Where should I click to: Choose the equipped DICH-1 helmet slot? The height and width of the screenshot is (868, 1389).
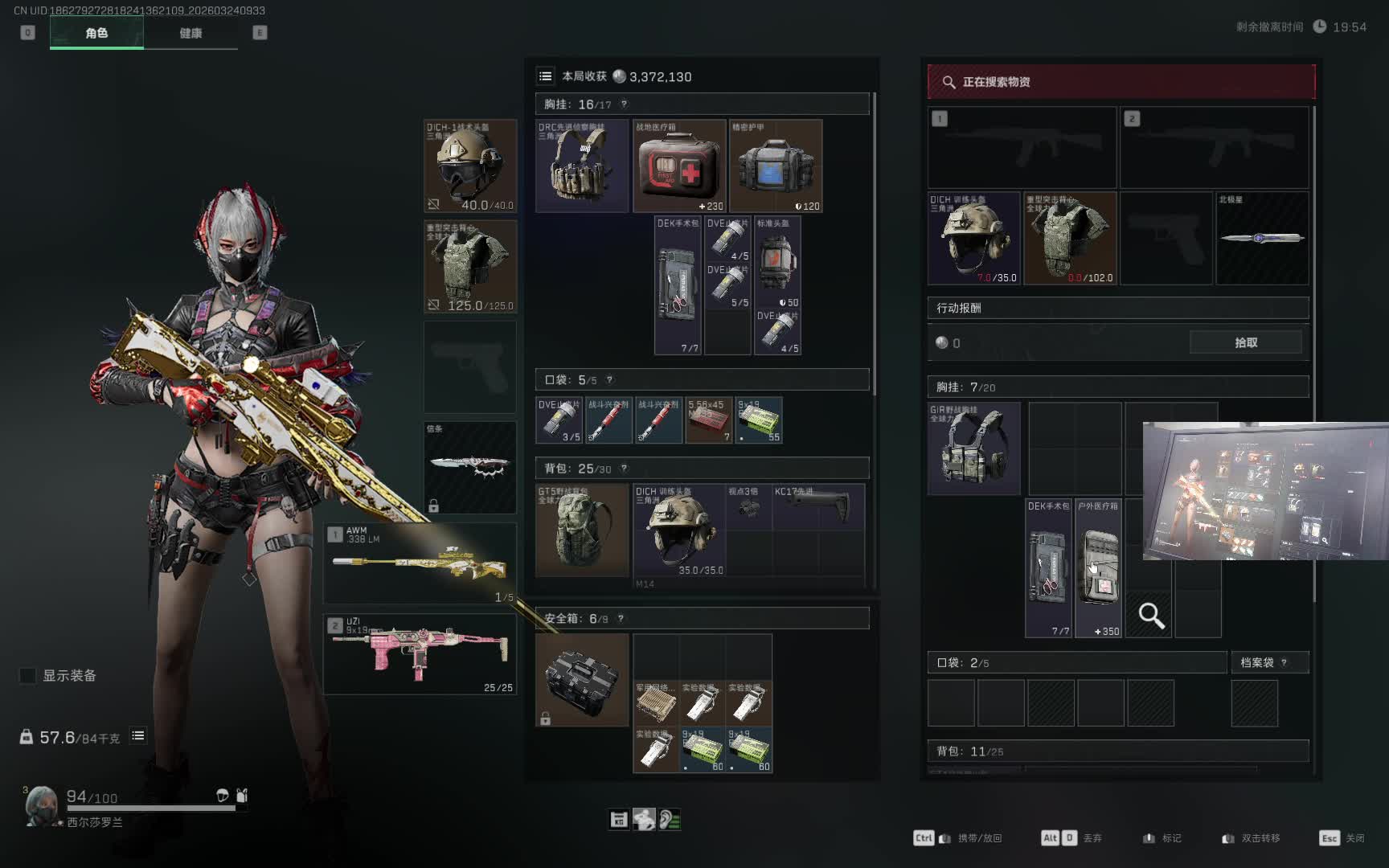pos(470,166)
